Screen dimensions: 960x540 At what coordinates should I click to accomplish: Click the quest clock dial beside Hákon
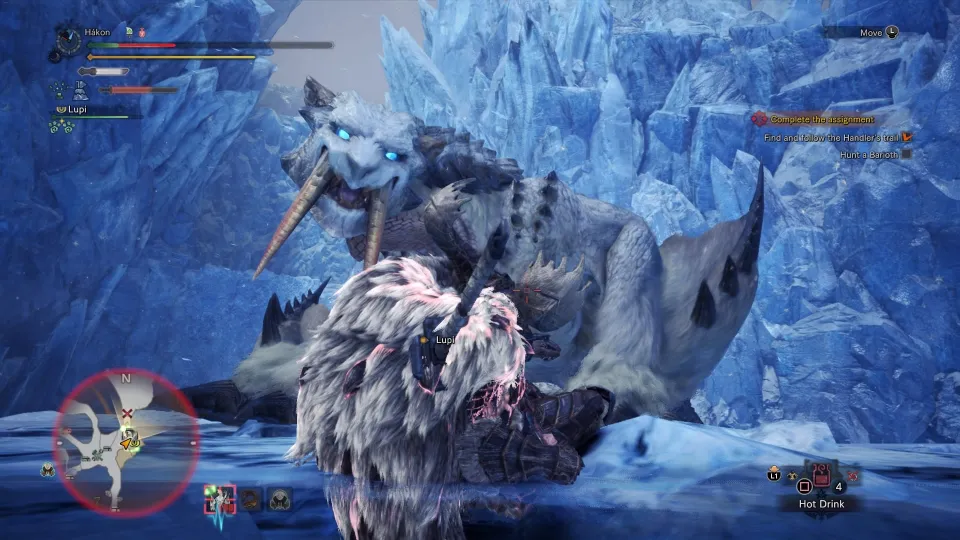[x=69, y=40]
